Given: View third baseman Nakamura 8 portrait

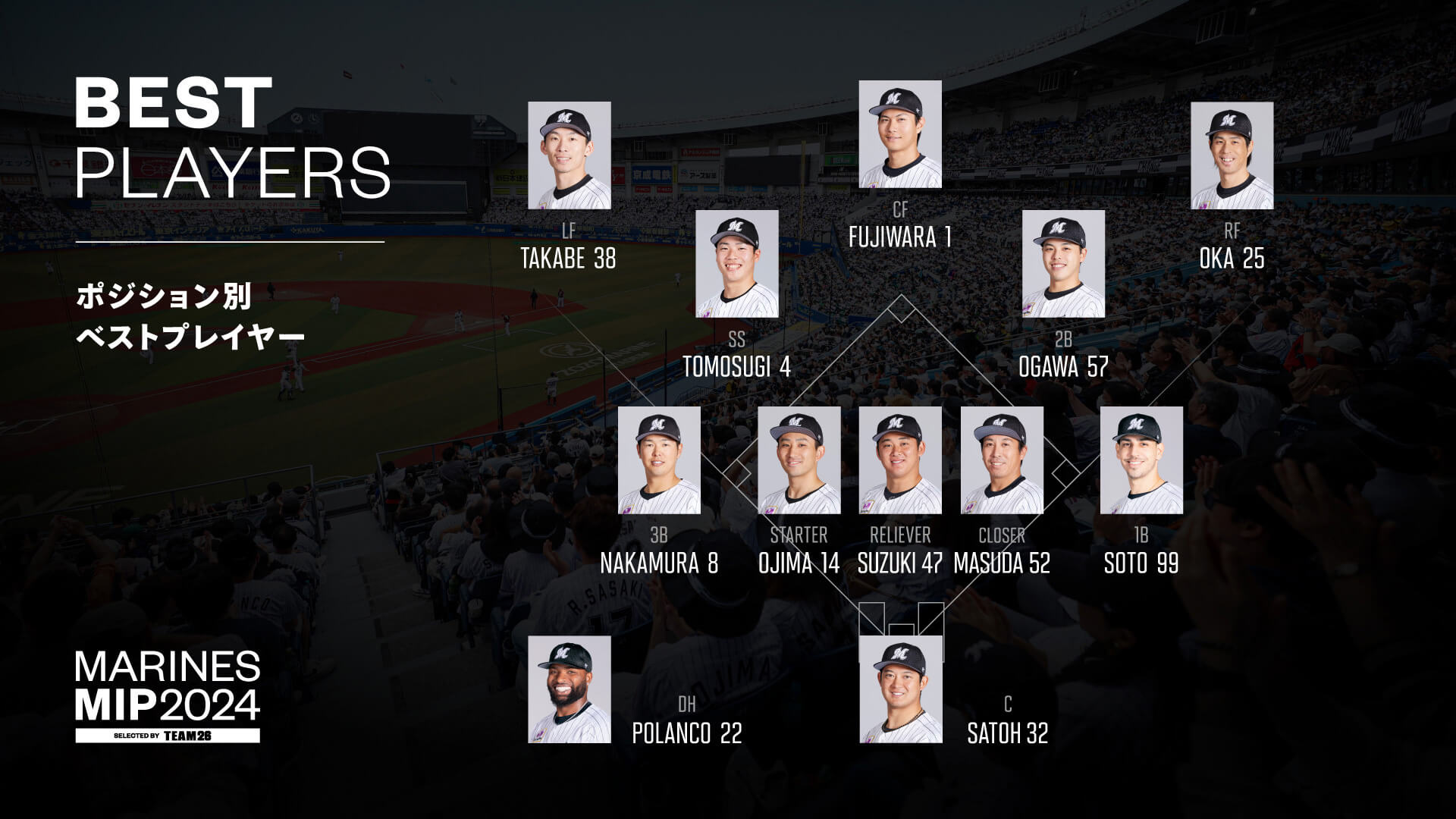Looking at the screenshot, I should click(659, 460).
